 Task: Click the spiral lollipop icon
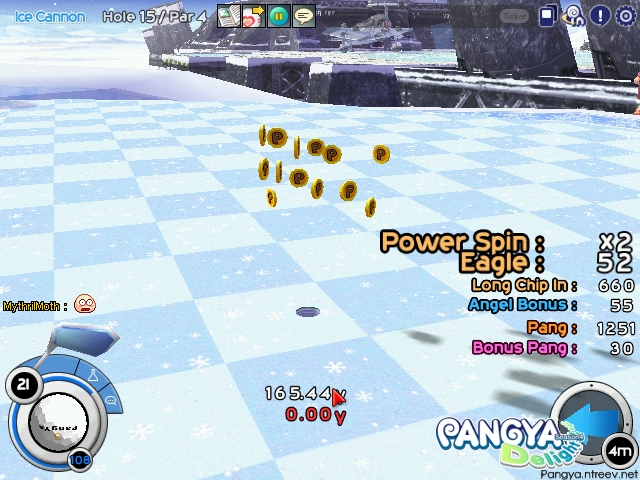point(574,15)
